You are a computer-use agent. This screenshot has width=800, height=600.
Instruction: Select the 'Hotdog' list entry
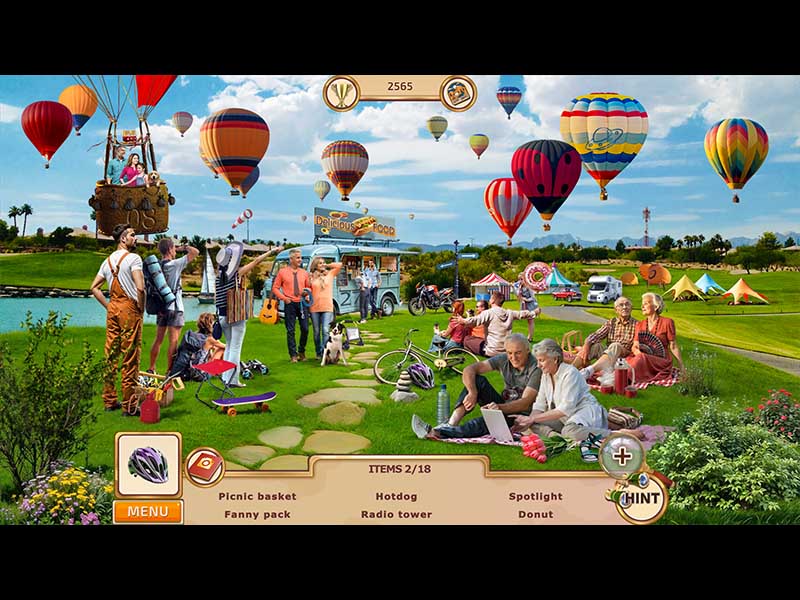point(396,496)
